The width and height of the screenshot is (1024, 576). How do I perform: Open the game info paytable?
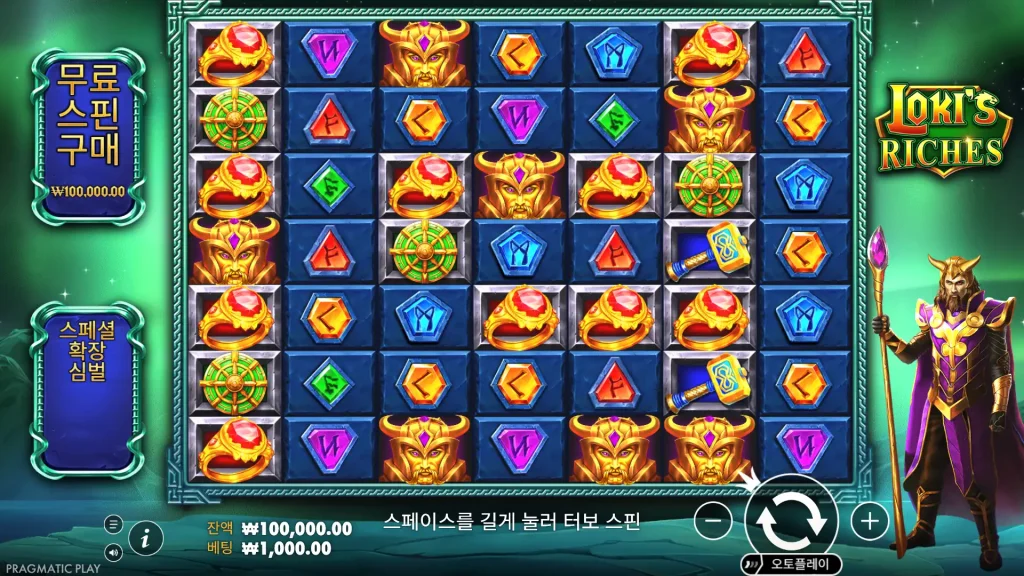[146, 537]
